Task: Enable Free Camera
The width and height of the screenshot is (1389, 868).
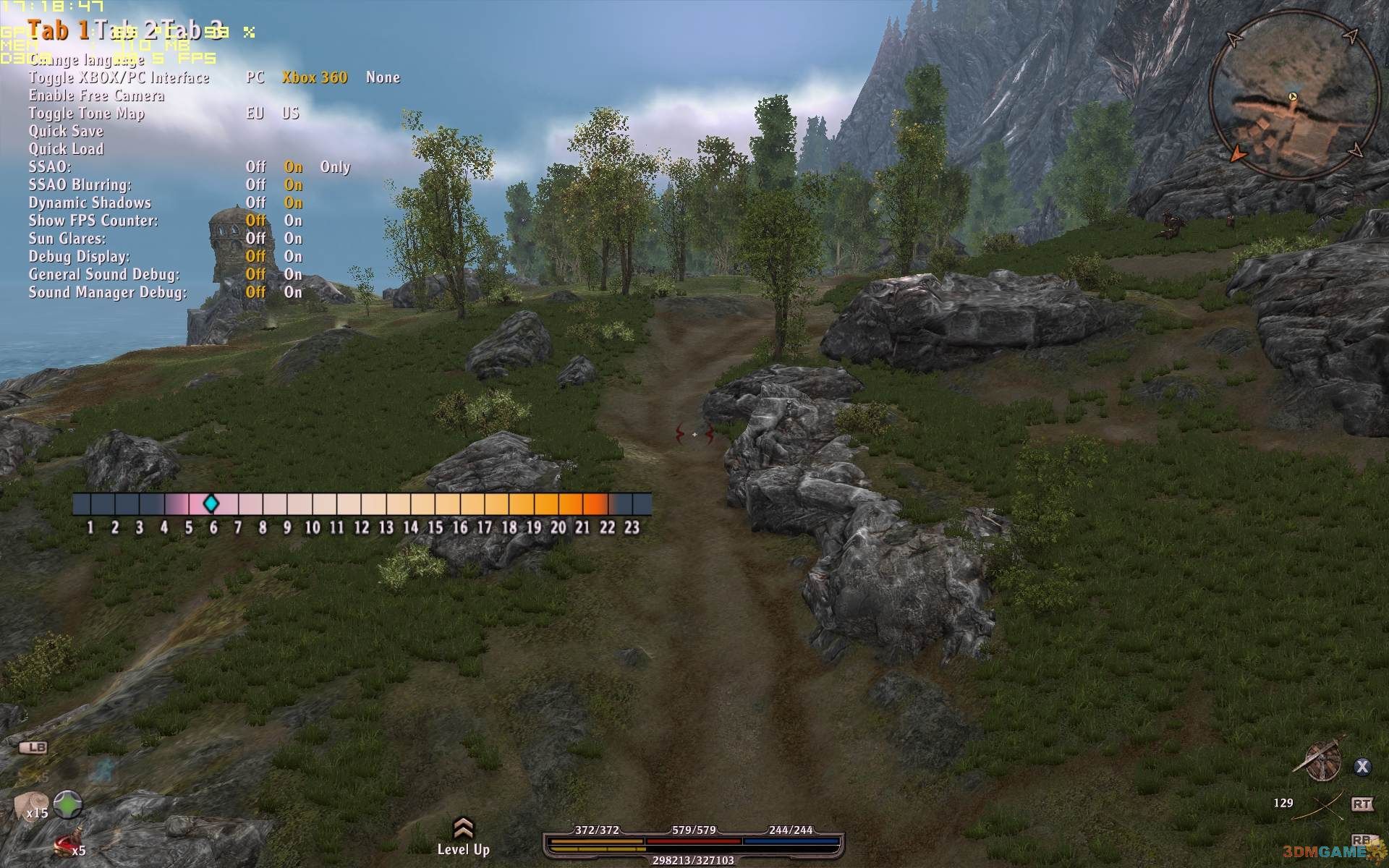Action: pos(96,95)
